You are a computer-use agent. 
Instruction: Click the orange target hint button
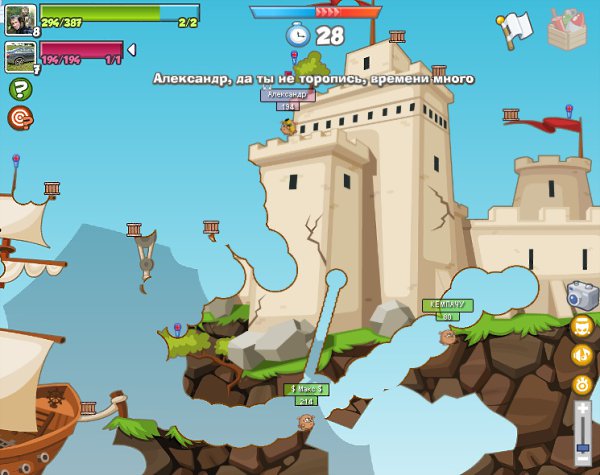click(19, 118)
